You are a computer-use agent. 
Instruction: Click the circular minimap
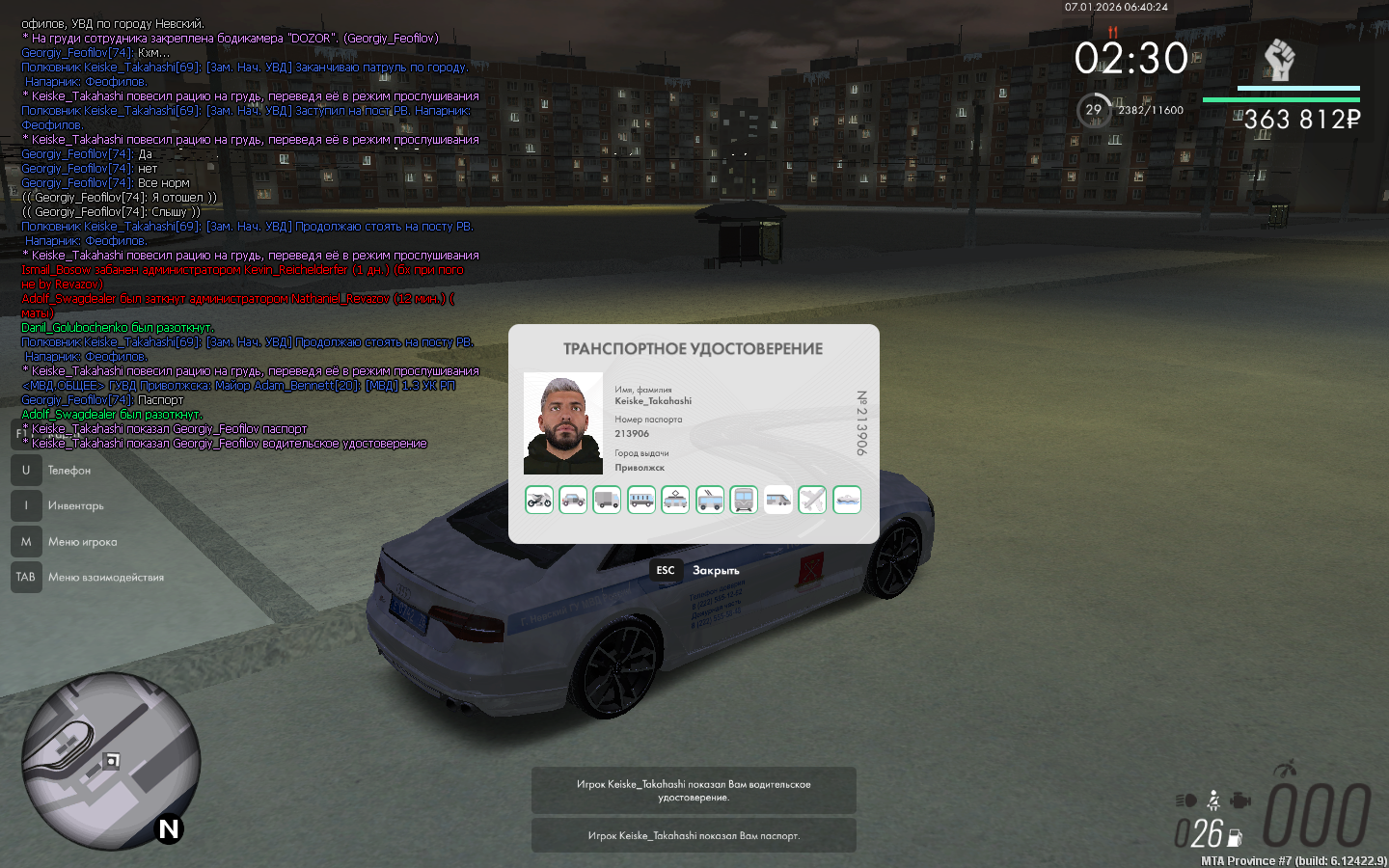point(111,761)
